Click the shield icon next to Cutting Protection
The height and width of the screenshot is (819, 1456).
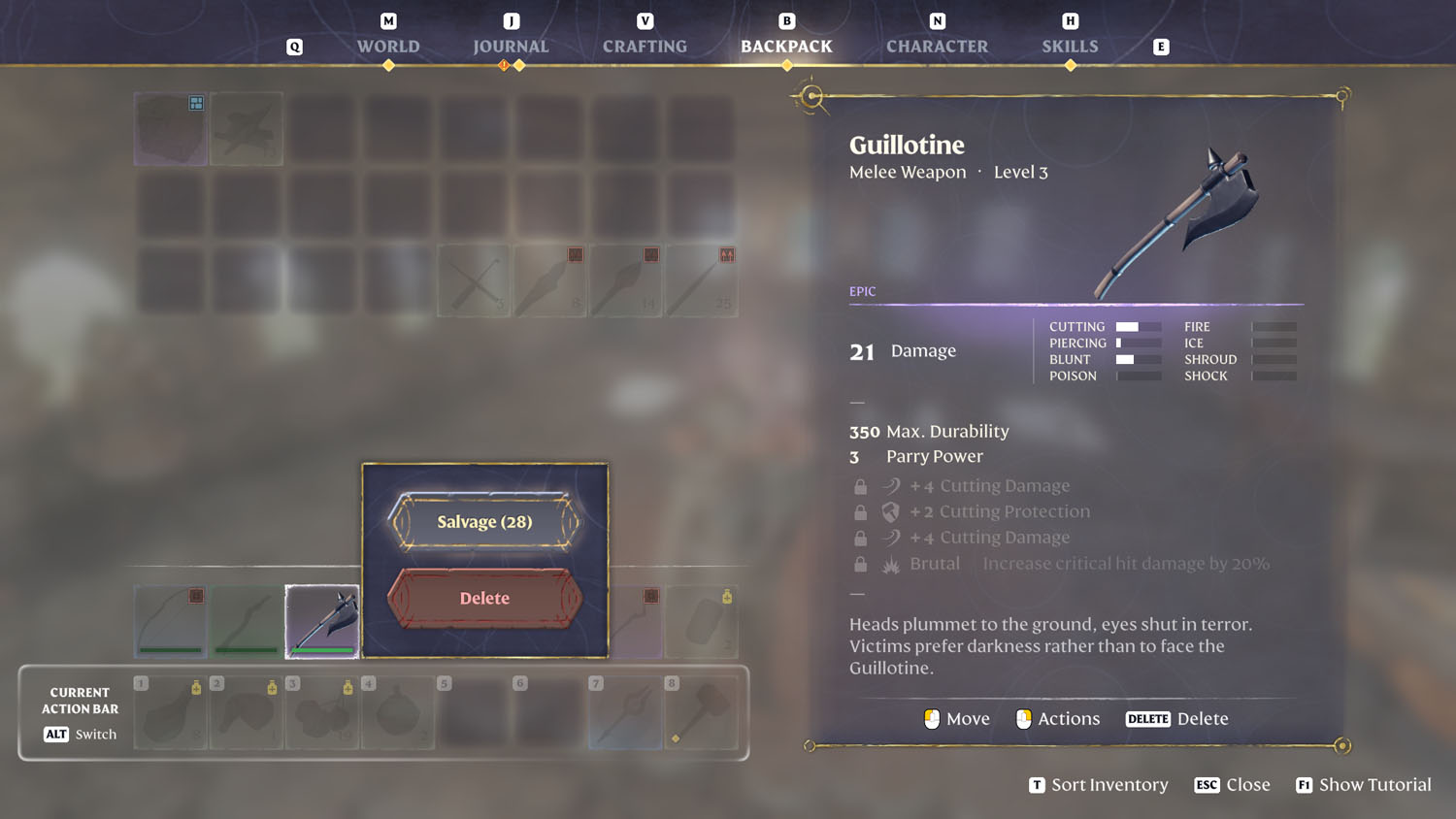tap(889, 510)
